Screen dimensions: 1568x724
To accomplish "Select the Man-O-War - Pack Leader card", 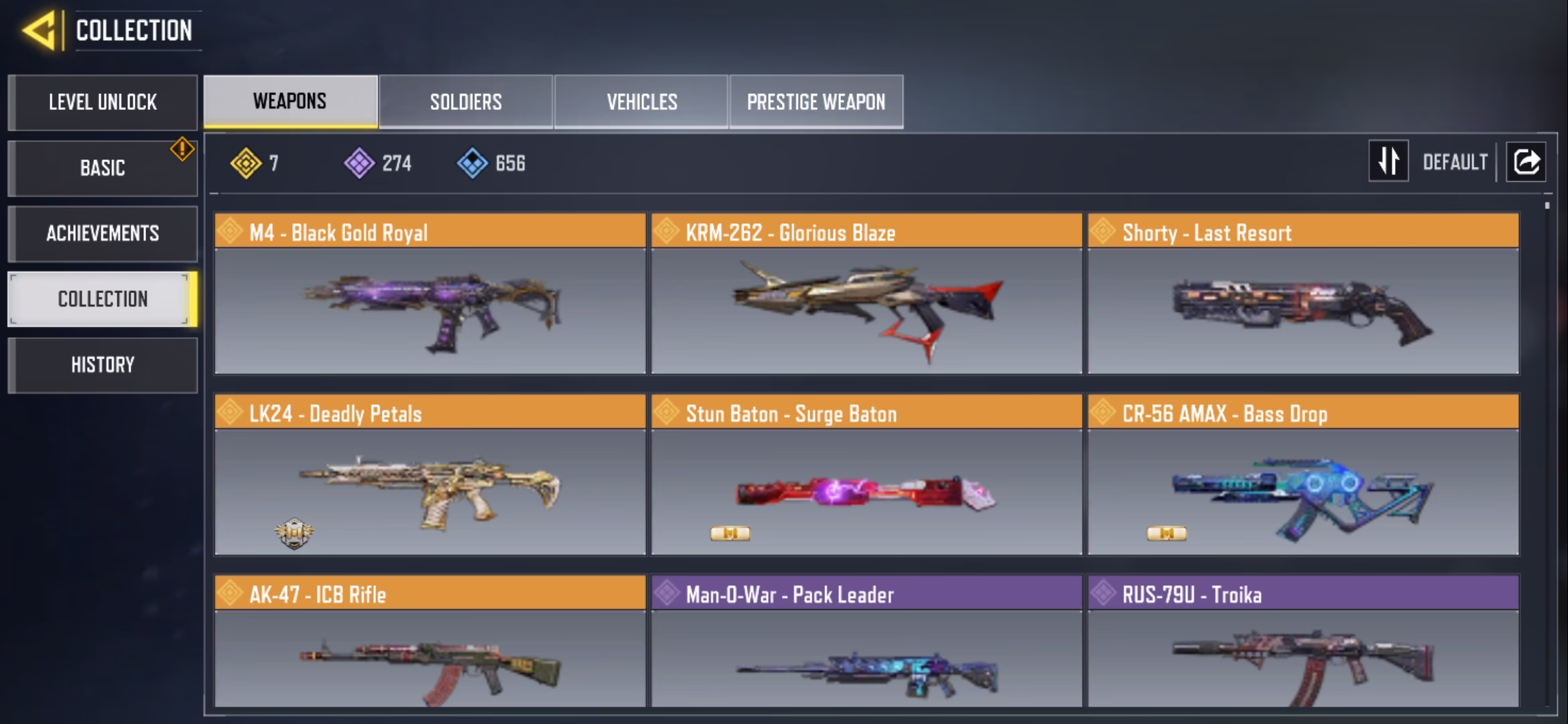I will pyautogui.click(x=866, y=642).
